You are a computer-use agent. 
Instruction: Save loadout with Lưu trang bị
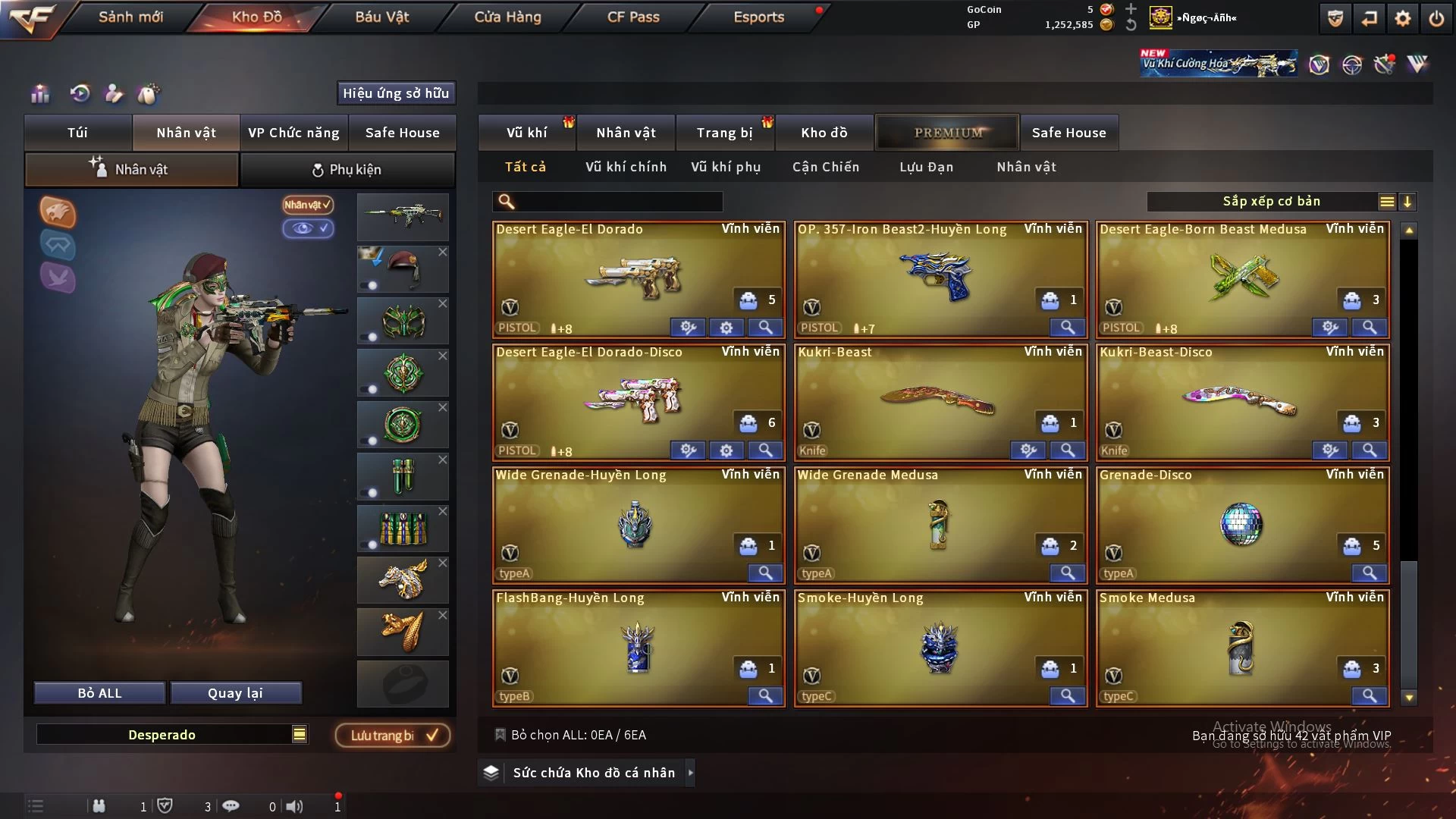pos(393,735)
